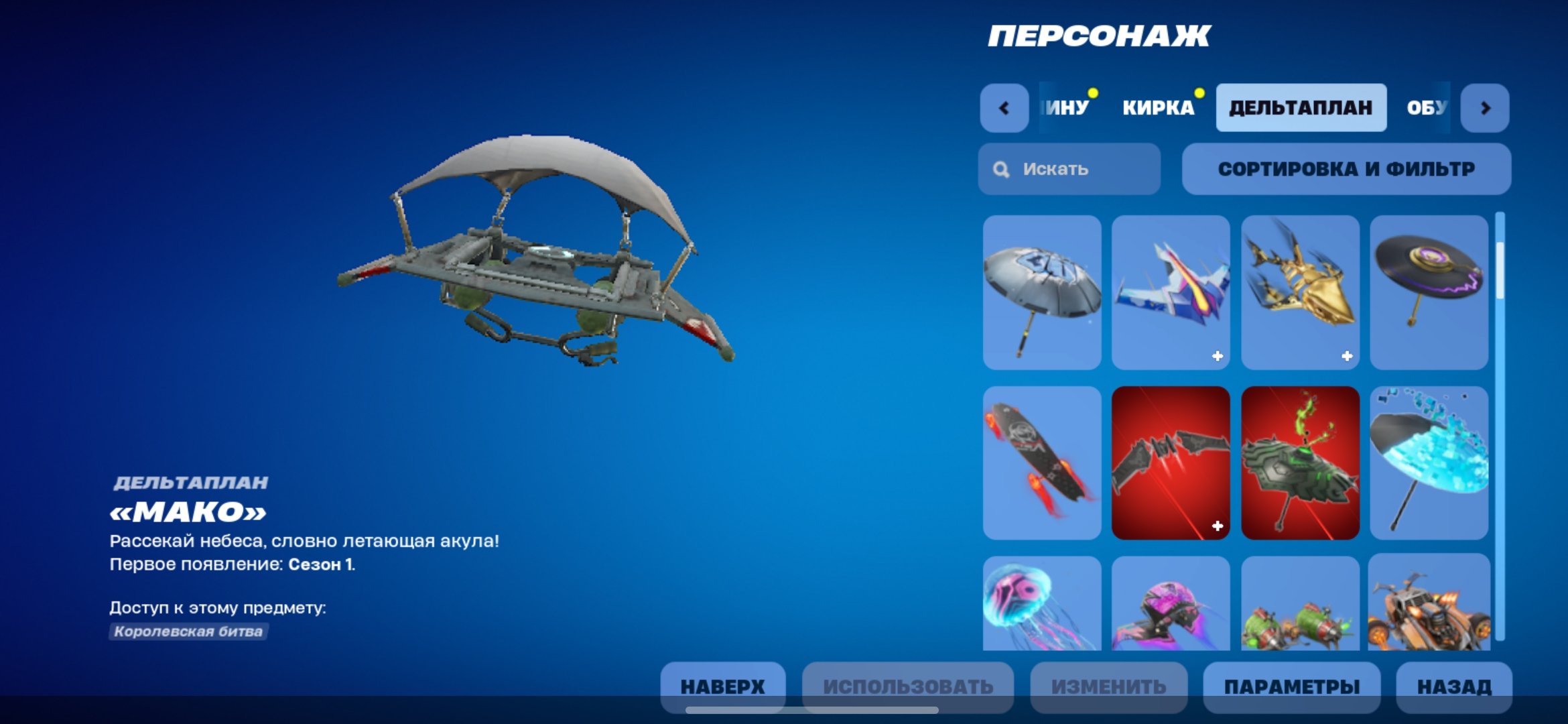The height and width of the screenshot is (724, 1568).
Task: Open the ДЕЛЬТАПЛАН tab
Action: pos(1301,107)
